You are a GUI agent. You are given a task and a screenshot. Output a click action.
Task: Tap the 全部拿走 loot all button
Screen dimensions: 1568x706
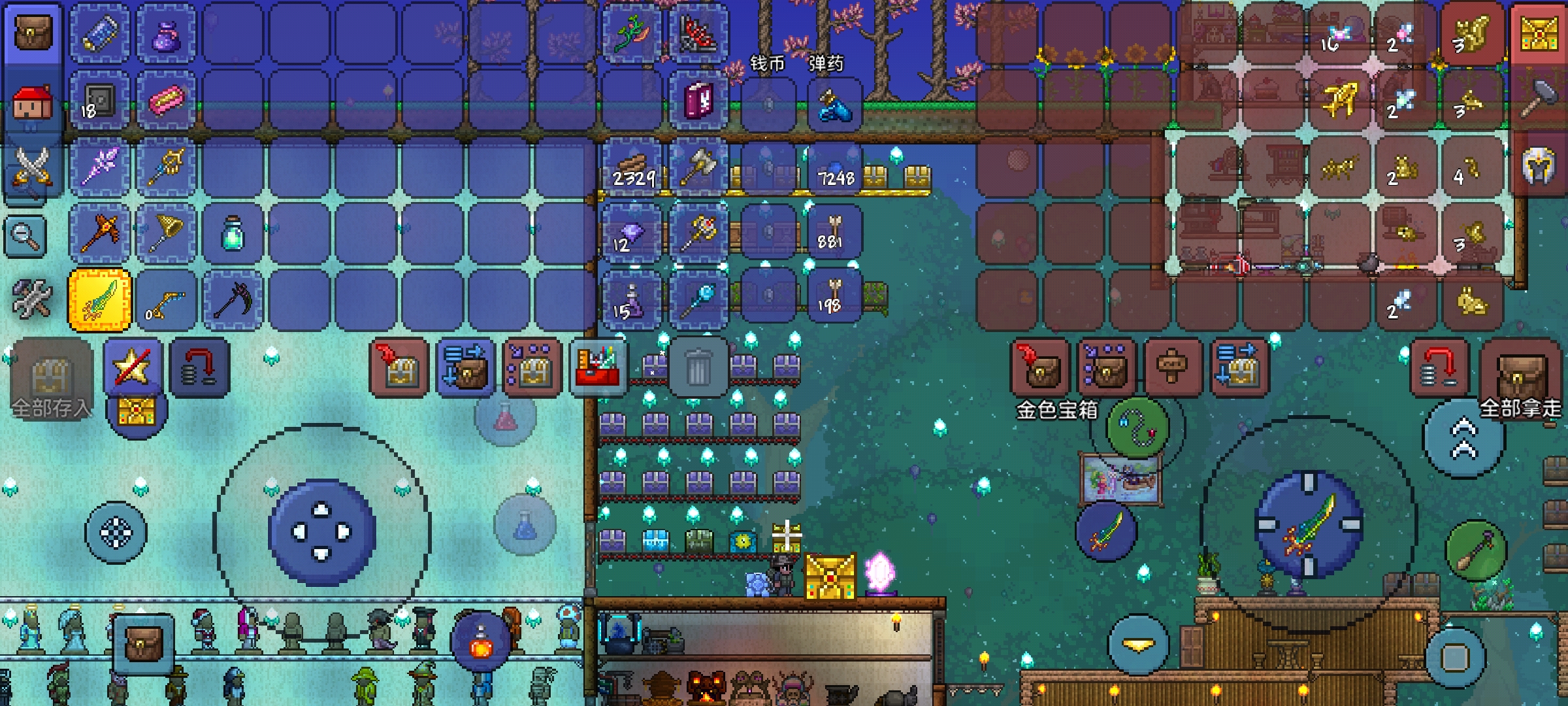click(x=1520, y=379)
